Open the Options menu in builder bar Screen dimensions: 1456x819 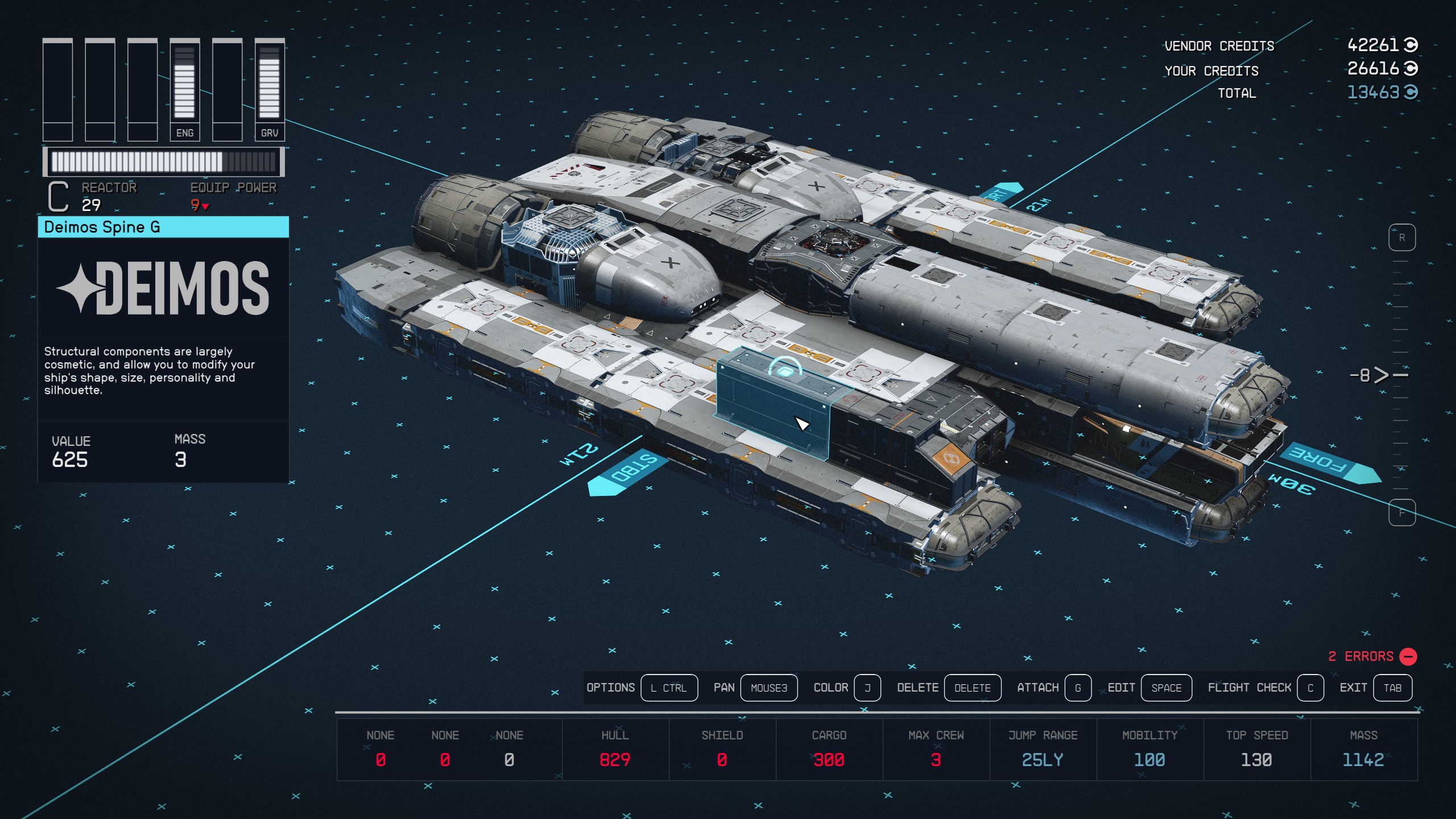pyautogui.click(x=669, y=688)
